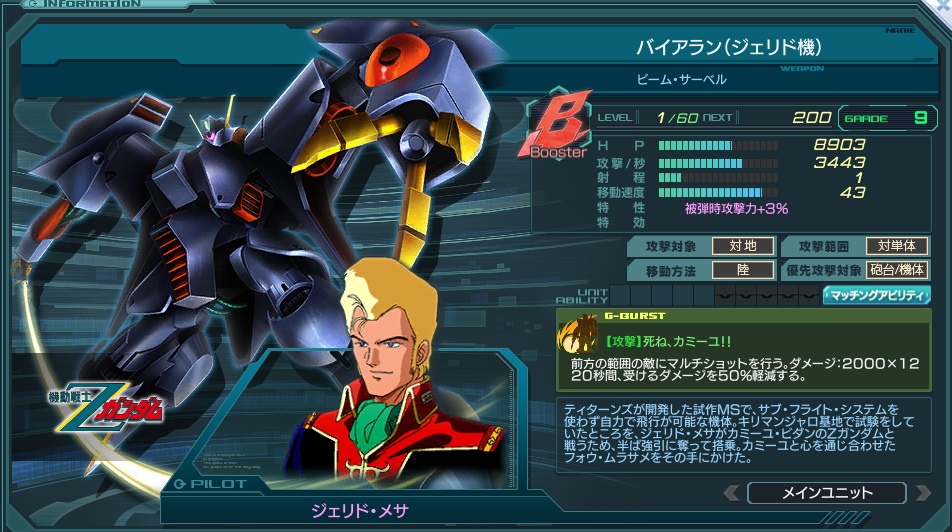Click the メインユニット main unit button

[x=826, y=493]
